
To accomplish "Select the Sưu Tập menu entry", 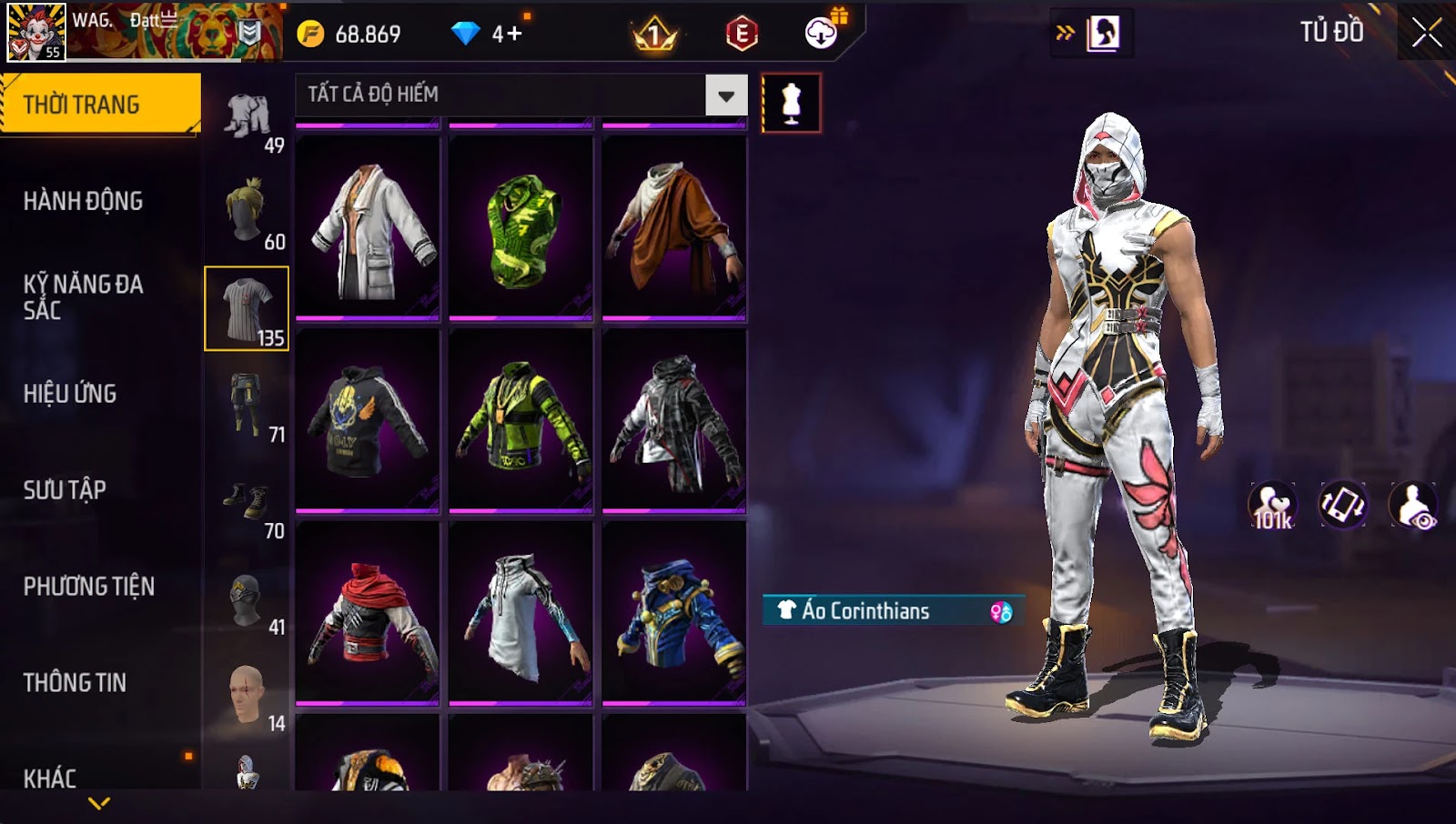I will (65, 490).
